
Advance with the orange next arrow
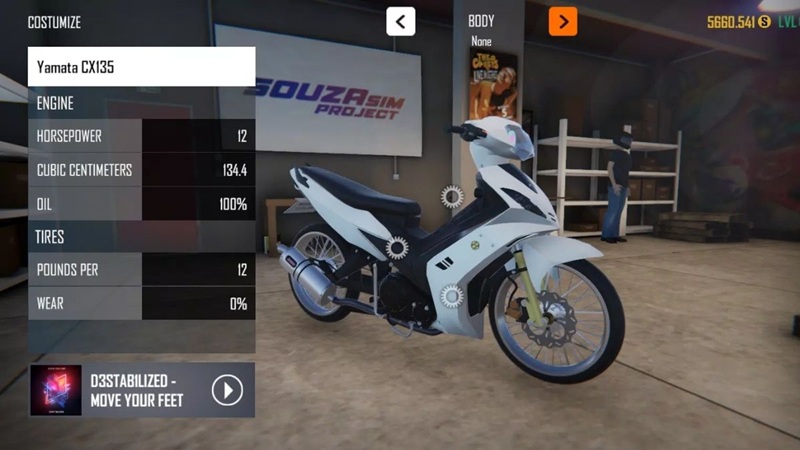pyautogui.click(x=563, y=21)
